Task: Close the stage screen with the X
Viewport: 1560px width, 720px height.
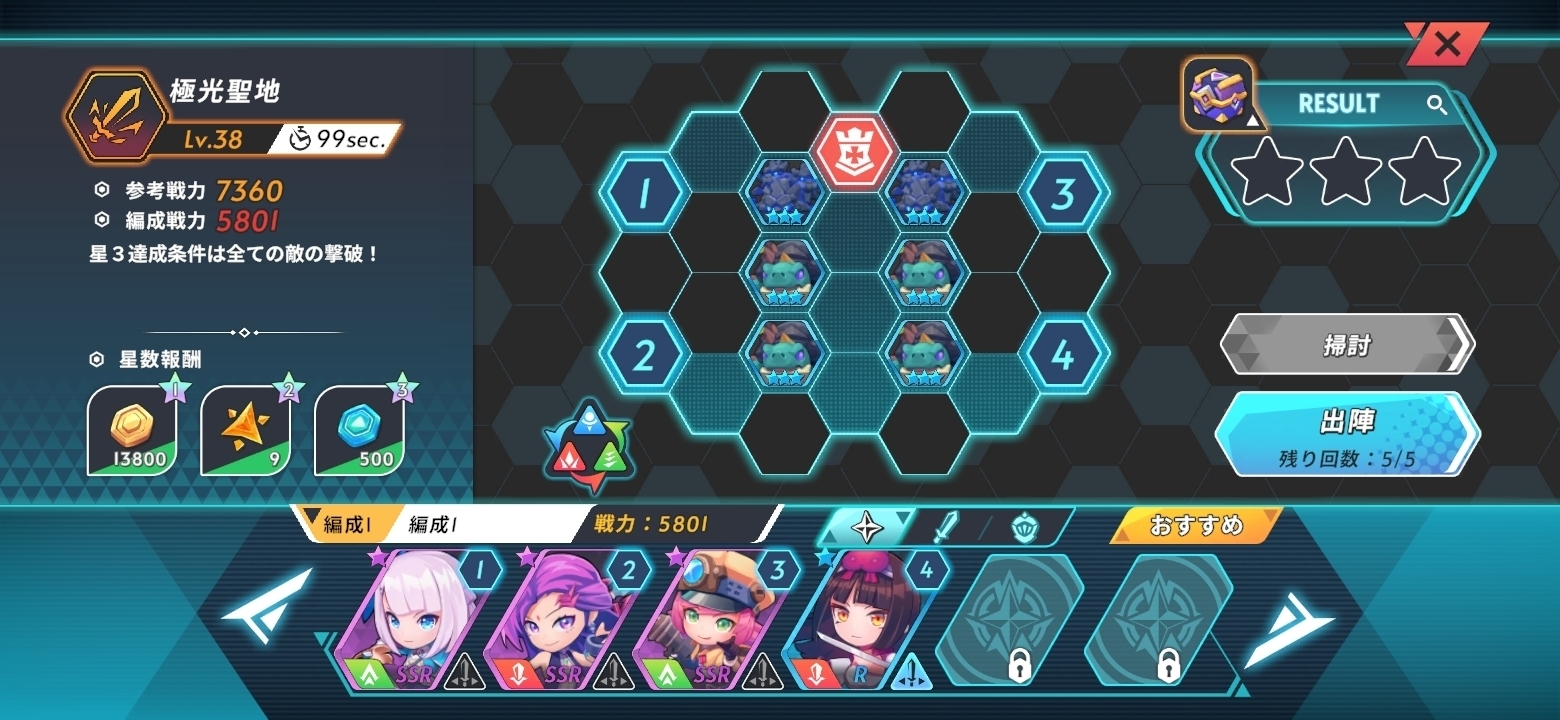Action: click(x=1446, y=44)
